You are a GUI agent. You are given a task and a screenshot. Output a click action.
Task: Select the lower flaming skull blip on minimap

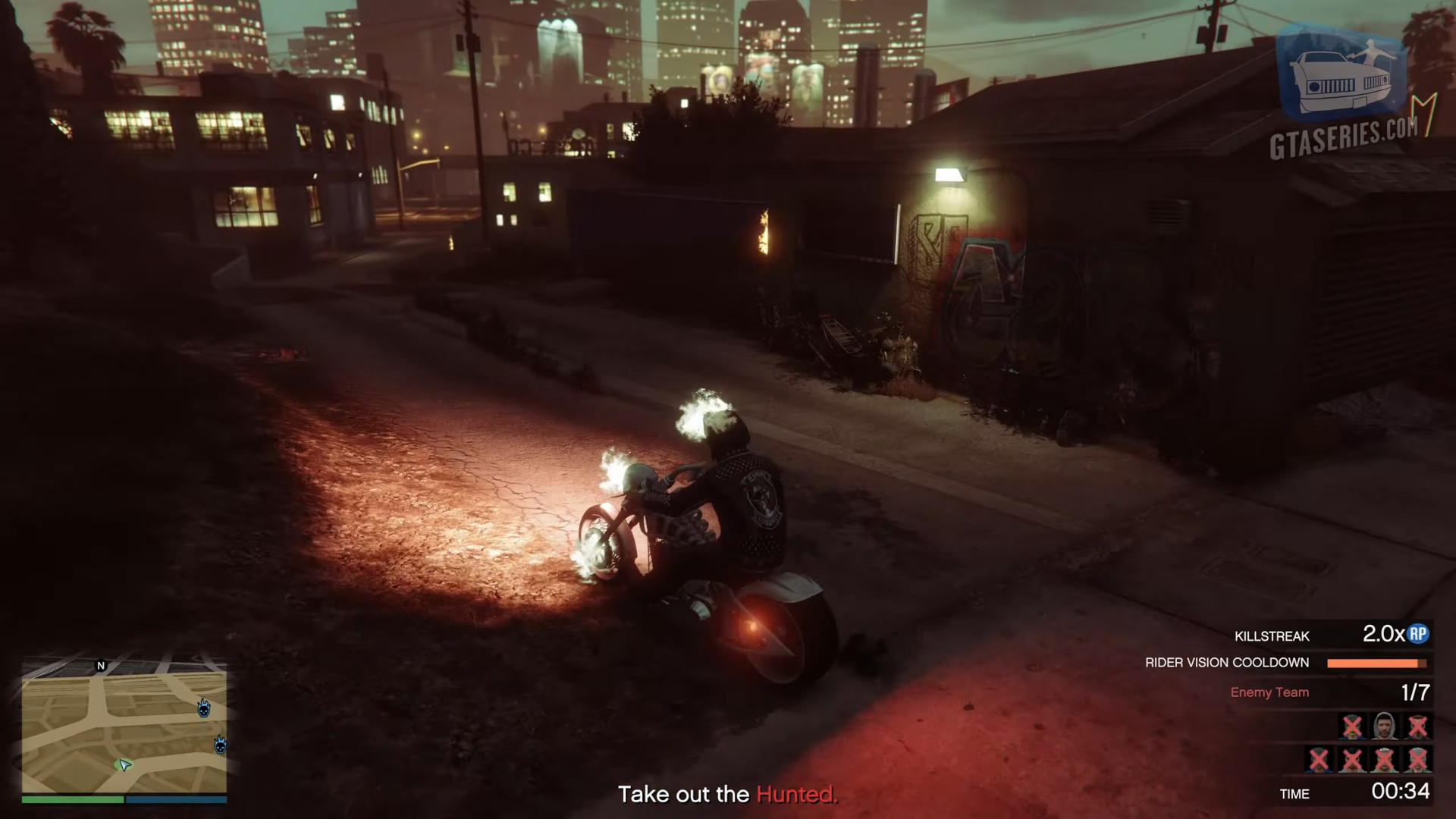(x=220, y=744)
